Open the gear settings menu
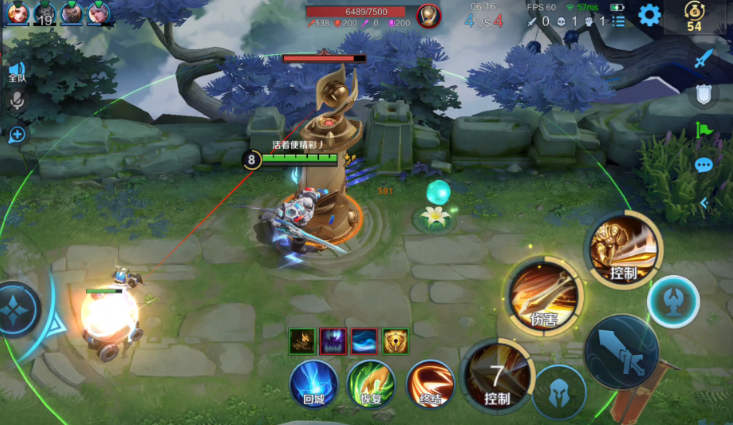 coord(649,14)
